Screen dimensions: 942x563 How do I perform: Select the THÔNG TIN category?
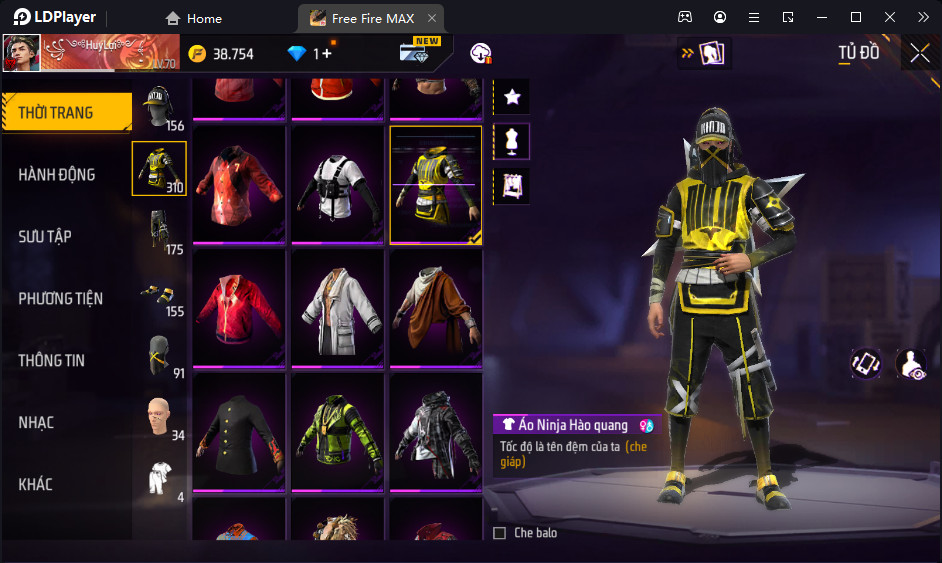(x=52, y=361)
